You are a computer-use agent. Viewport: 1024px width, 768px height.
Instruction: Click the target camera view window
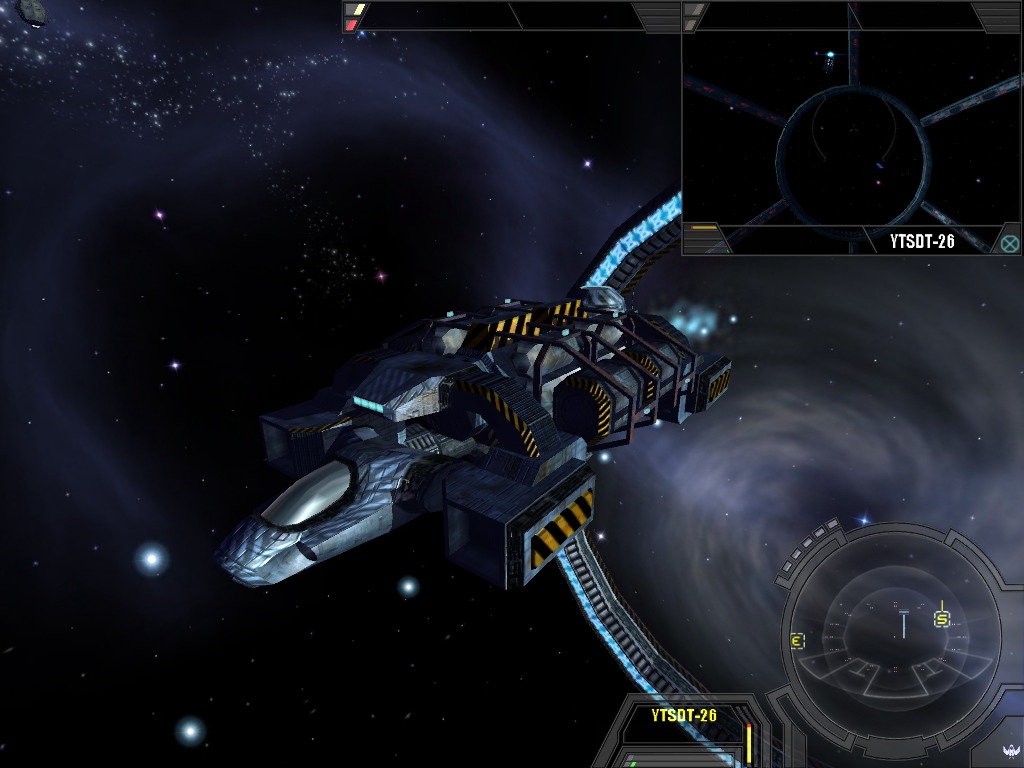(x=850, y=130)
